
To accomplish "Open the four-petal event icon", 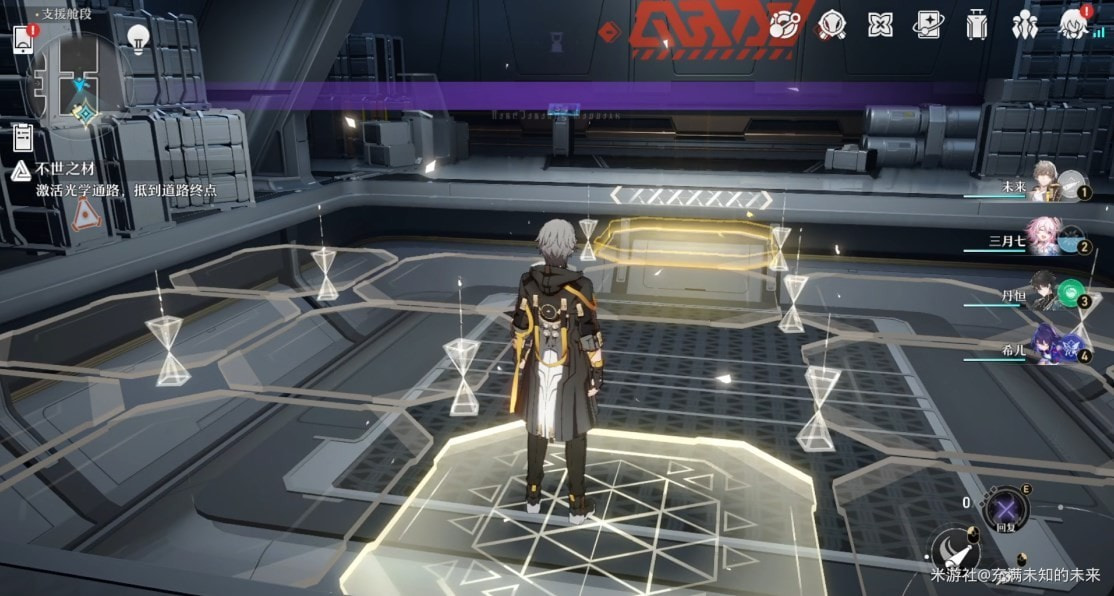I will click(880, 24).
